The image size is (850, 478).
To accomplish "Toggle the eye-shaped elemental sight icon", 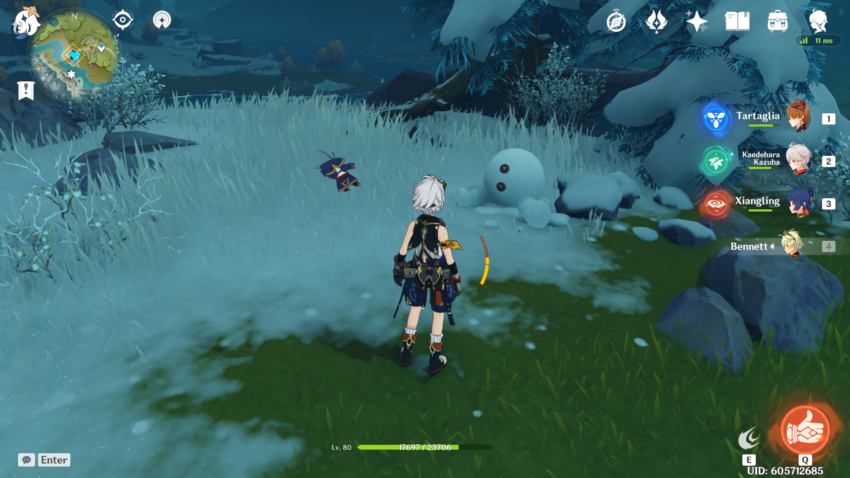I will pyautogui.click(x=123, y=20).
